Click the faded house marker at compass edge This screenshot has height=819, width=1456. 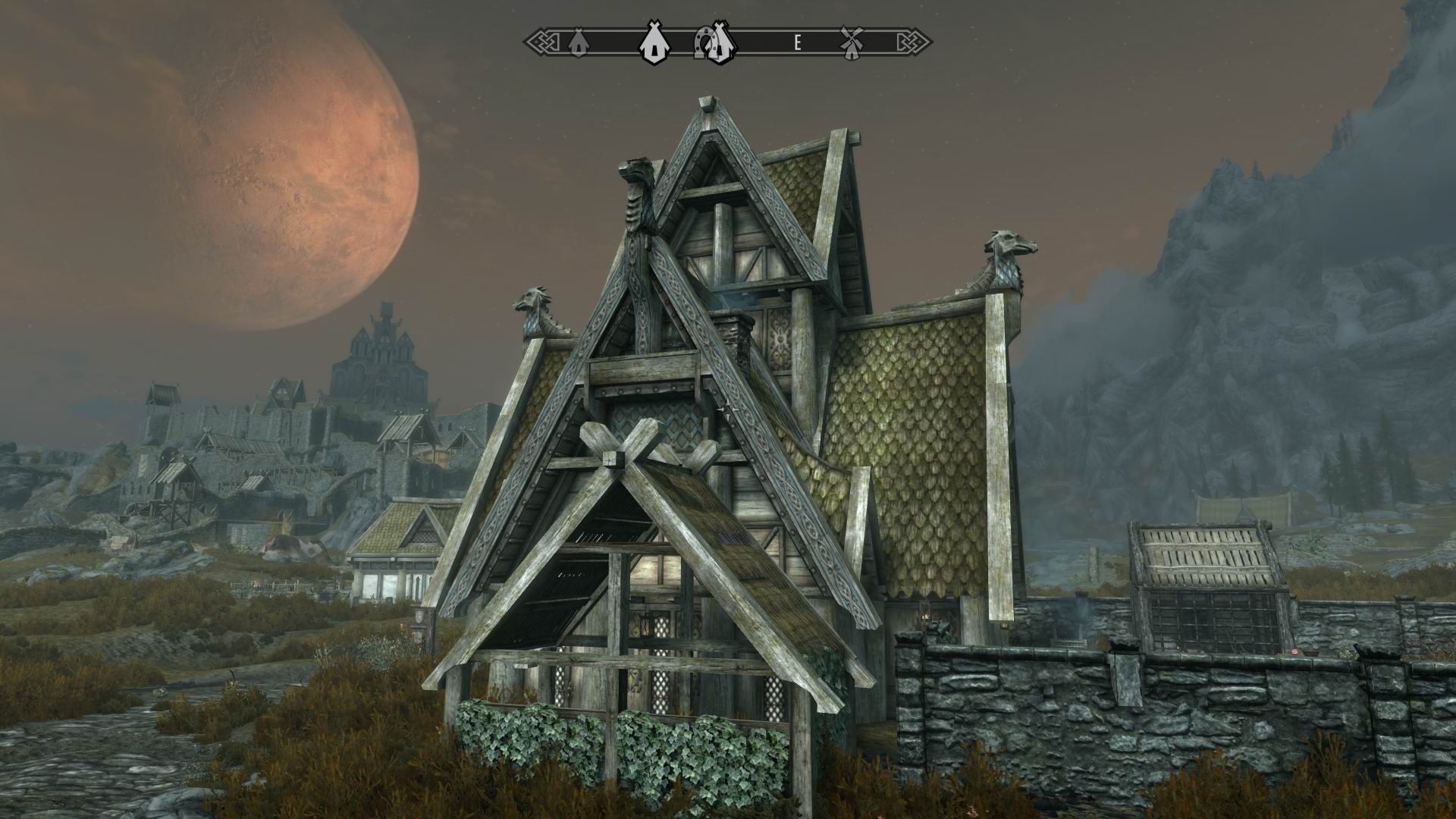[578, 43]
